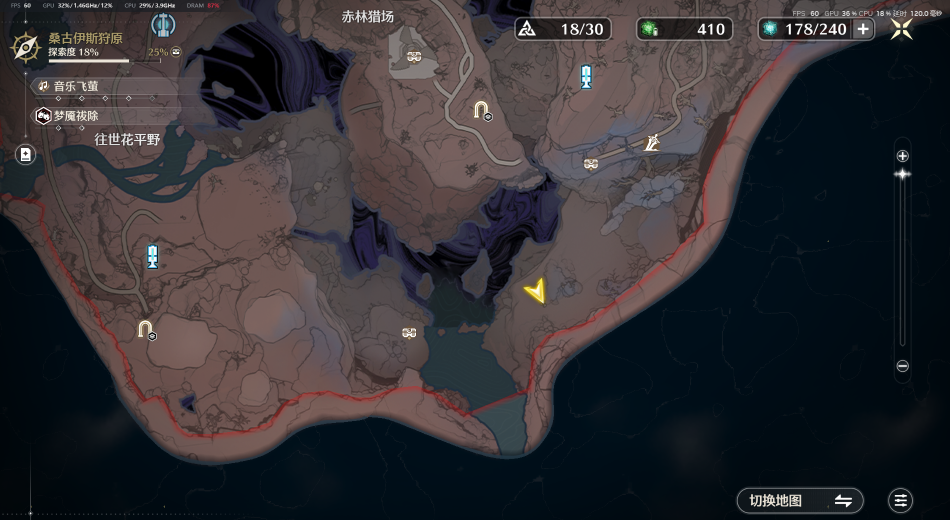Select the mask marker below 赤林猎场
The image size is (950, 520).
point(414,56)
